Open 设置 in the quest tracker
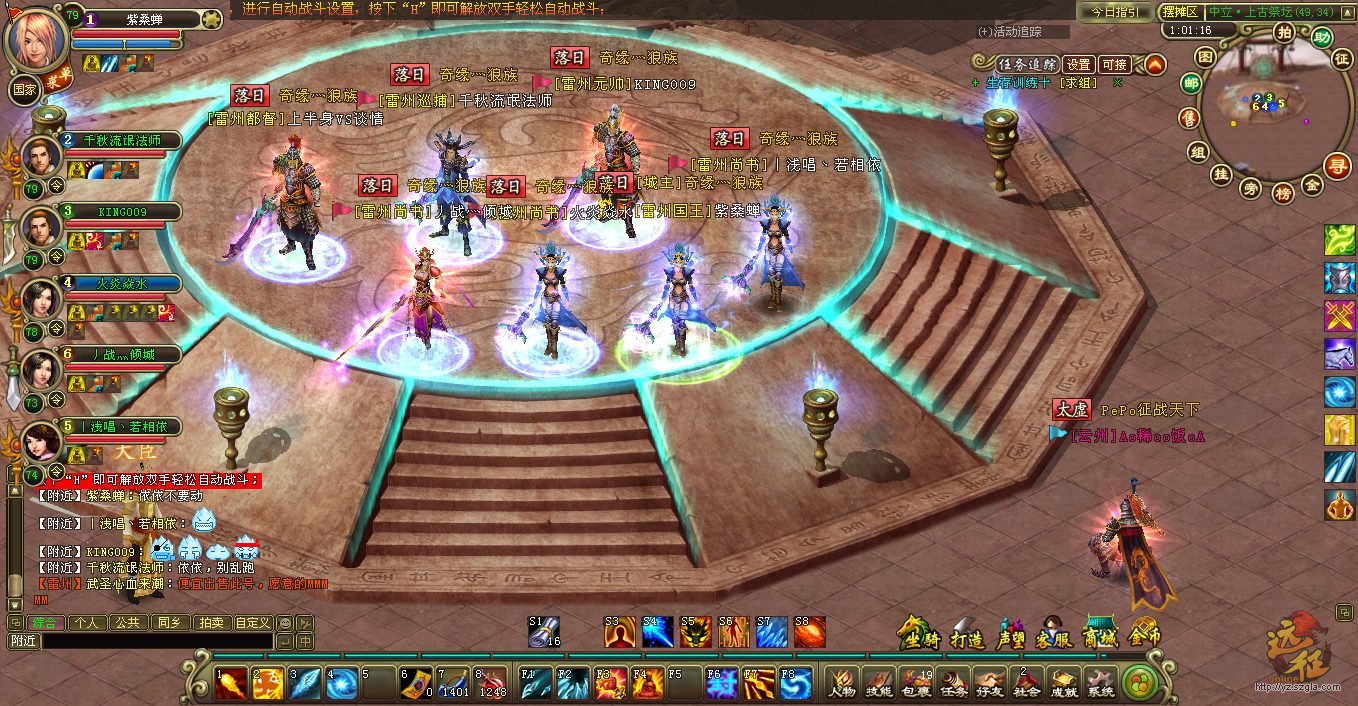The height and width of the screenshot is (706, 1358). (1078, 64)
